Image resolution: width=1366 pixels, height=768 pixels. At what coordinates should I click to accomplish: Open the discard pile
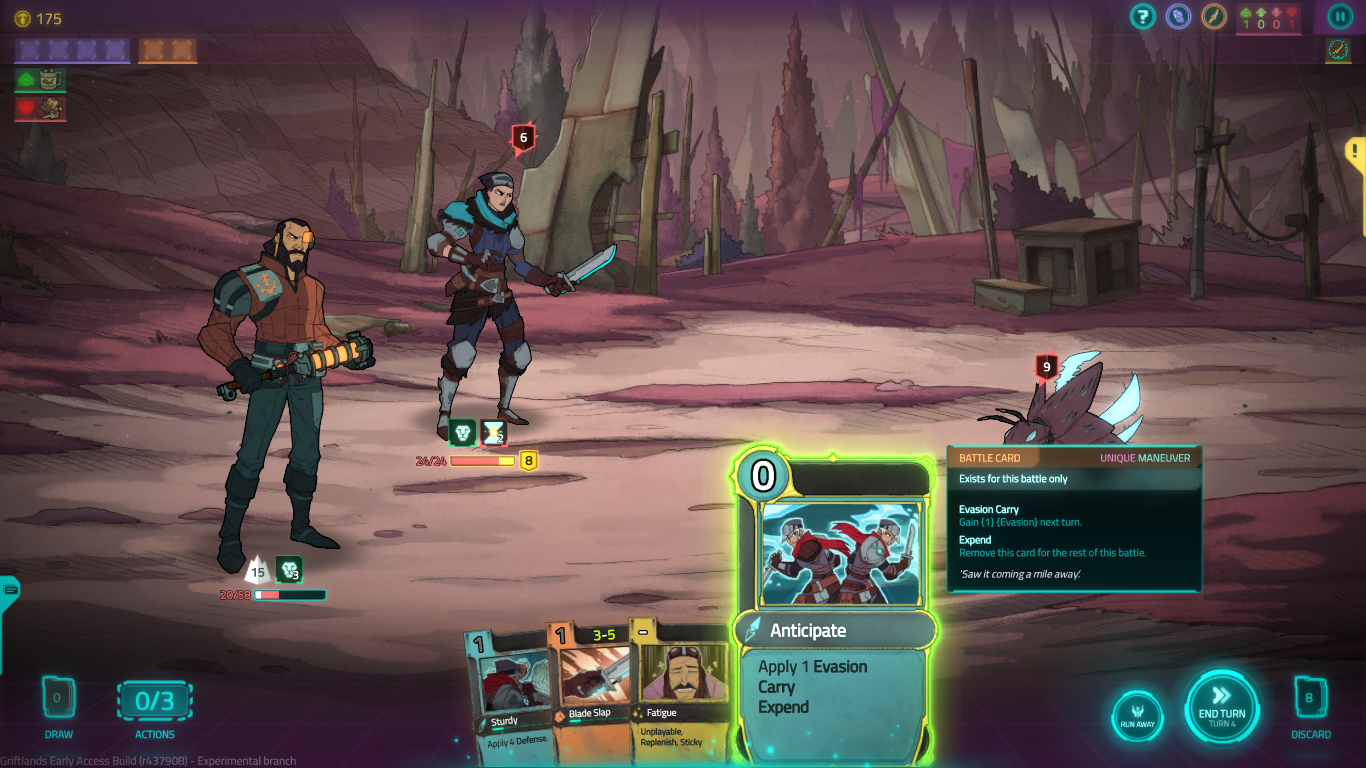(1309, 698)
